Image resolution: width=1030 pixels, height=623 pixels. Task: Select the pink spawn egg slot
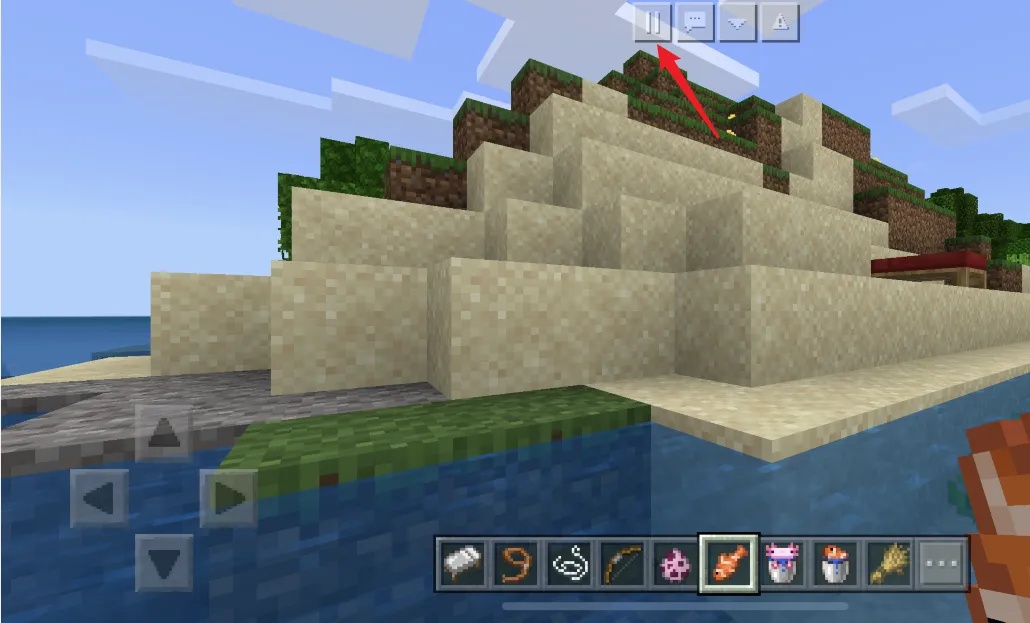(x=675, y=564)
